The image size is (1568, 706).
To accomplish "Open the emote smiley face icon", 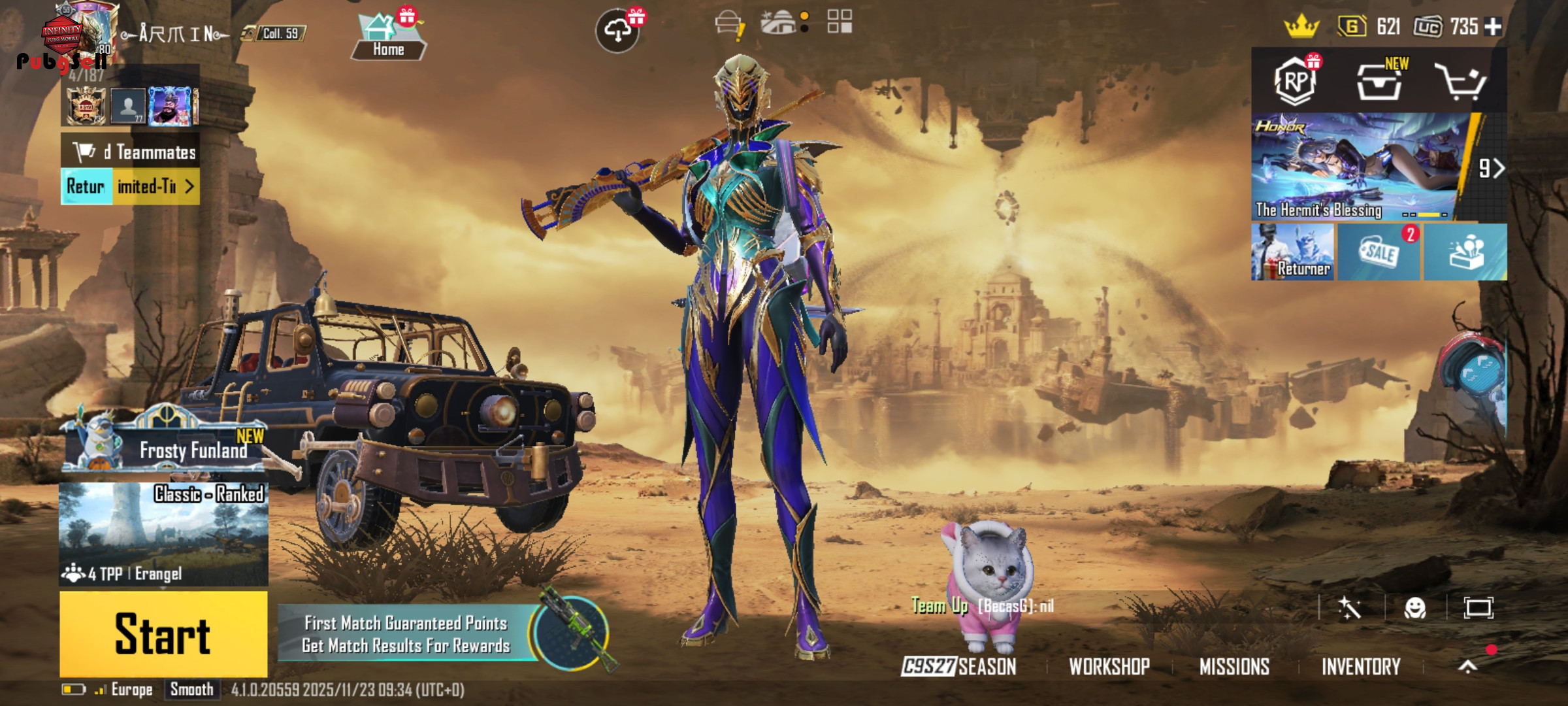I will coord(1414,609).
